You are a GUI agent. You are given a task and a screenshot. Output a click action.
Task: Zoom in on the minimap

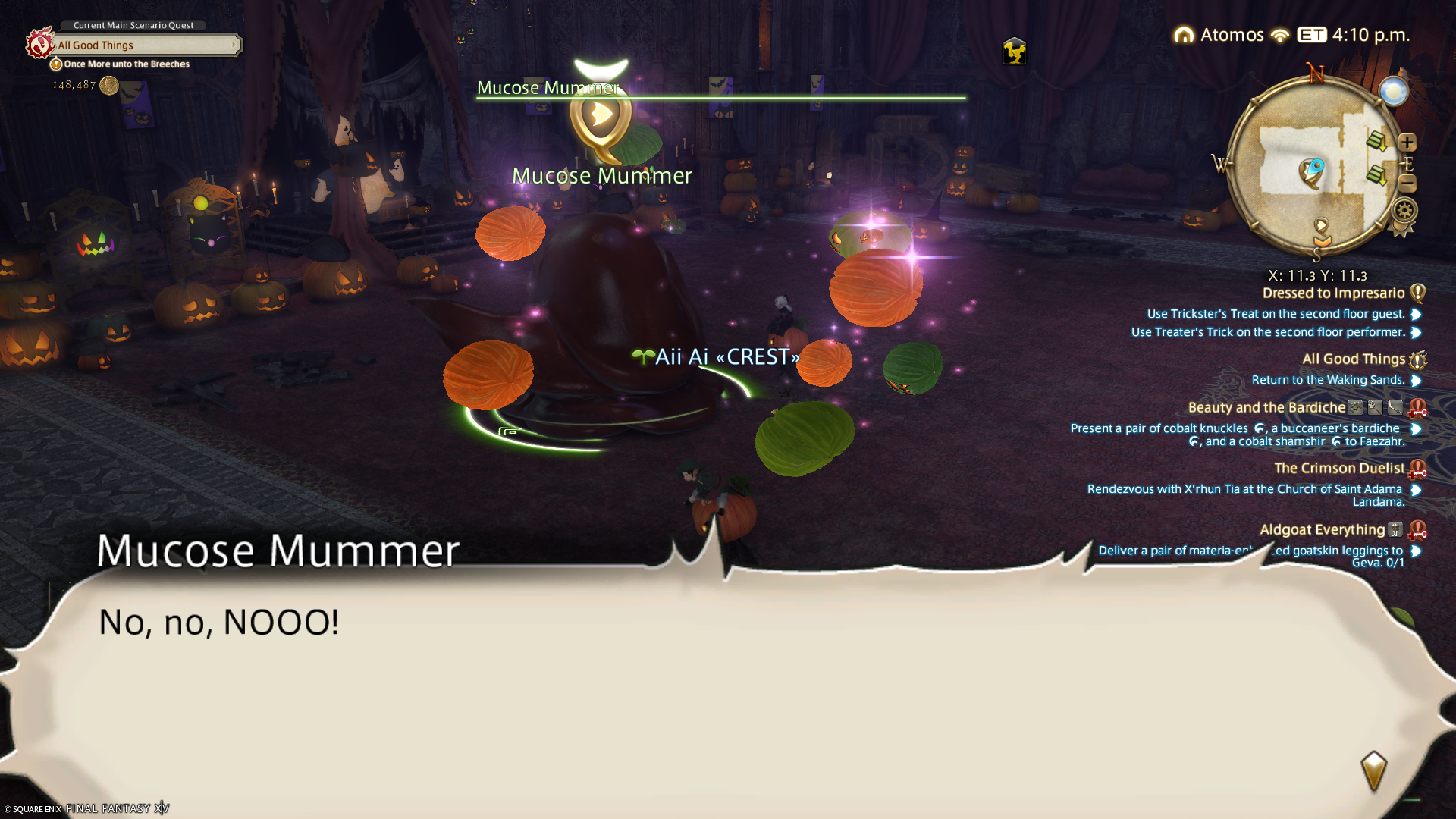pos(1407,143)
